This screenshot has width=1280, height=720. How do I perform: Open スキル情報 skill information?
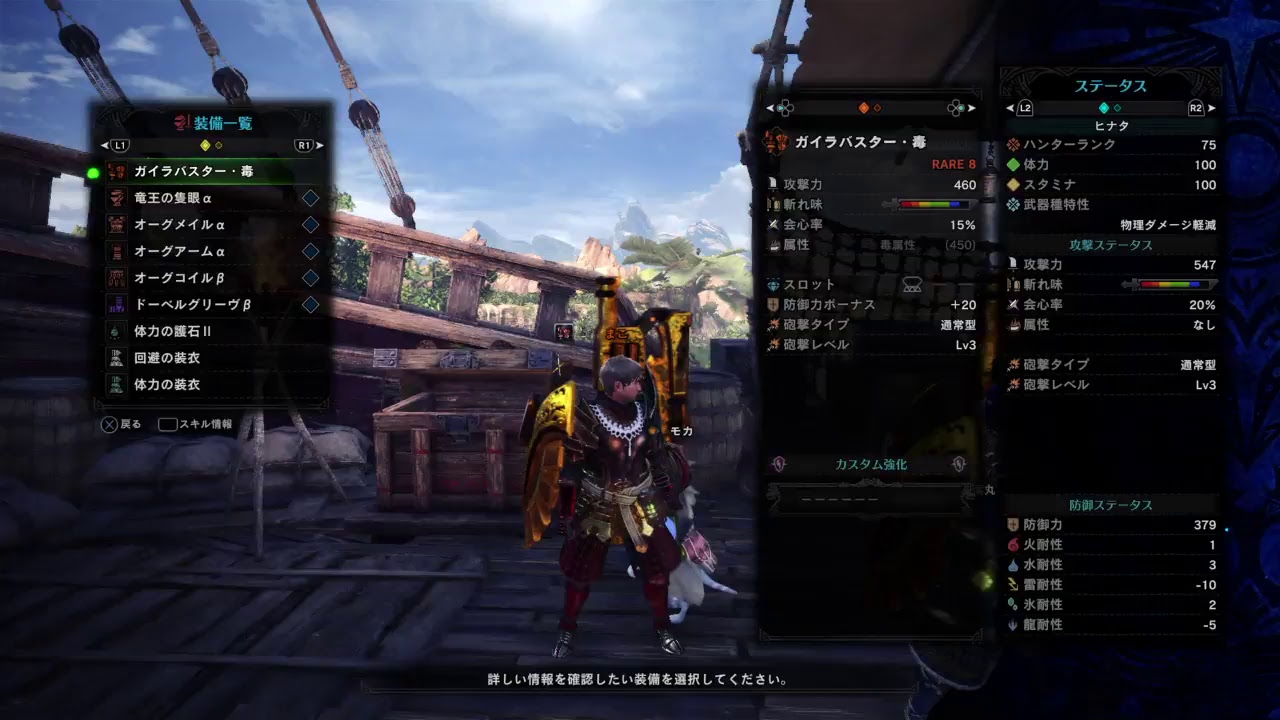195,423
